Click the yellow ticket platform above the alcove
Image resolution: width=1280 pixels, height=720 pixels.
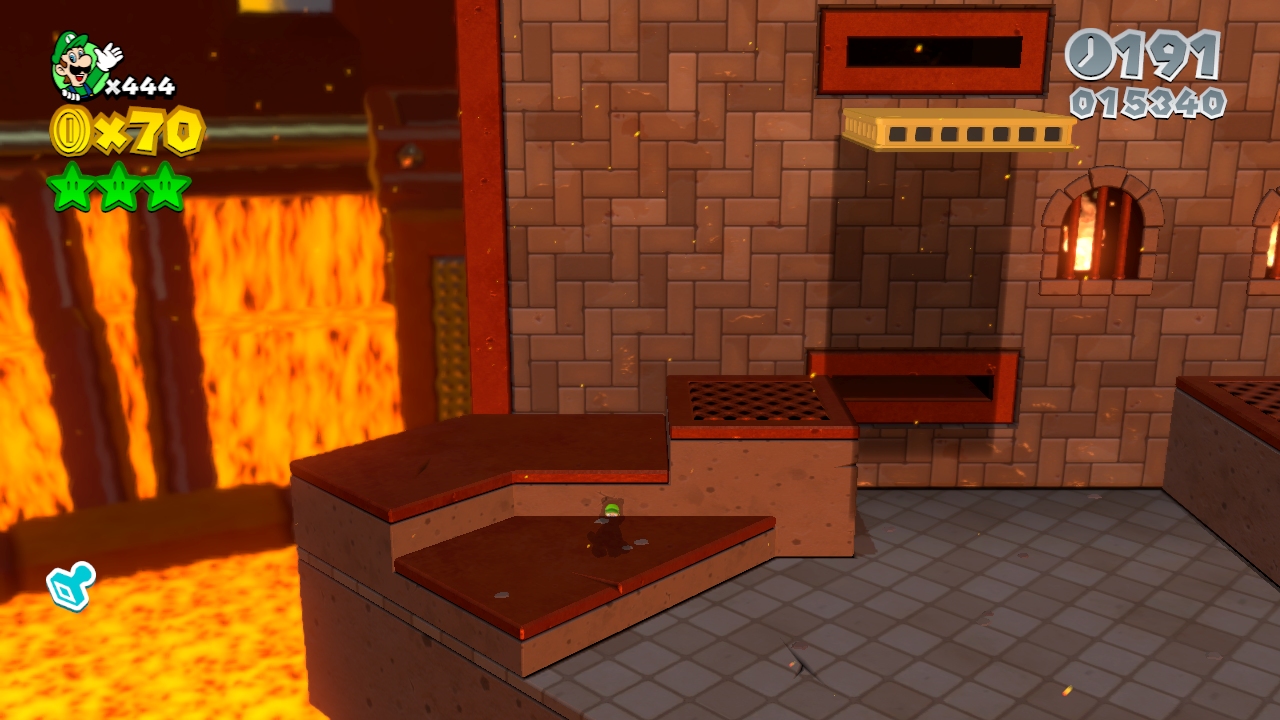coord(960,130)
